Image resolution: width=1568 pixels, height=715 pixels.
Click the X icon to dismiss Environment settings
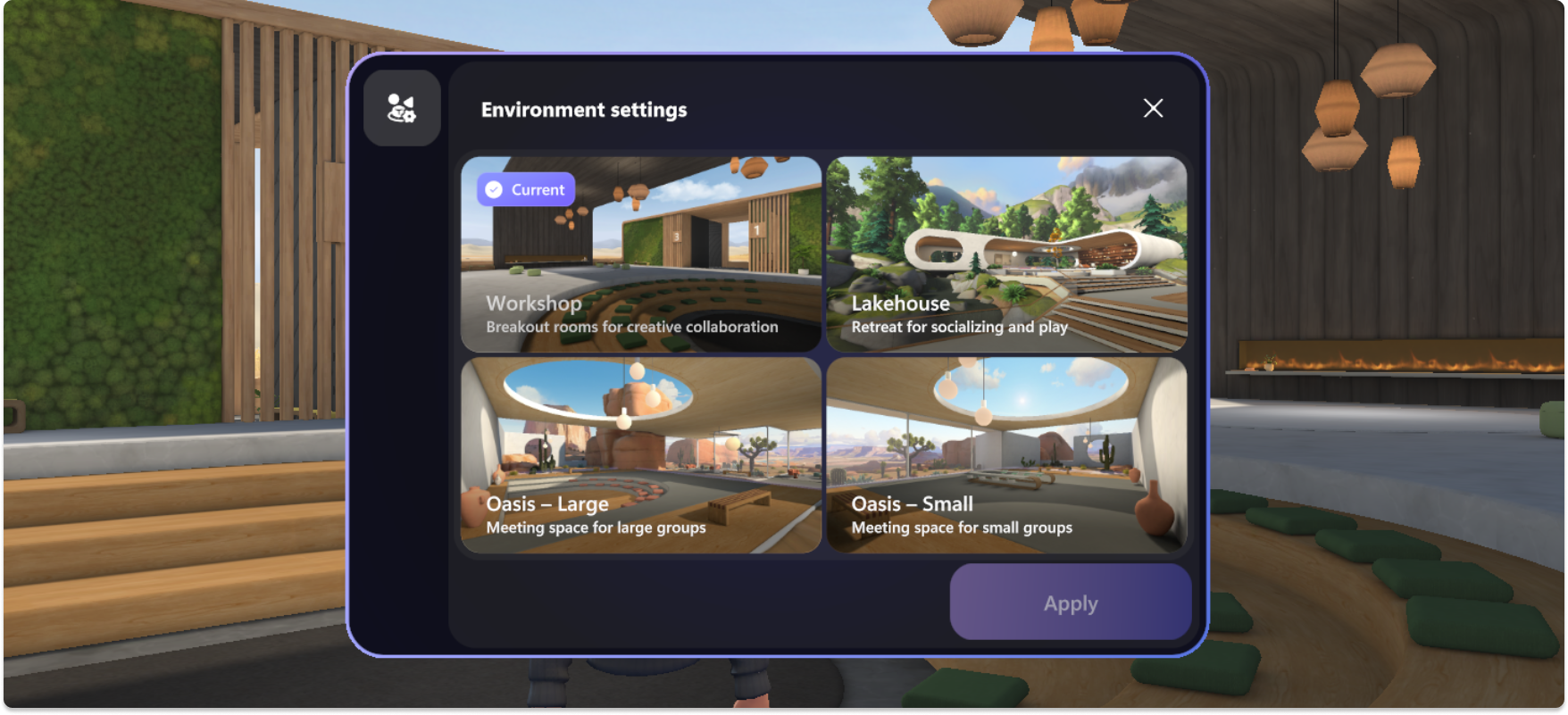tap(1153, 108)
